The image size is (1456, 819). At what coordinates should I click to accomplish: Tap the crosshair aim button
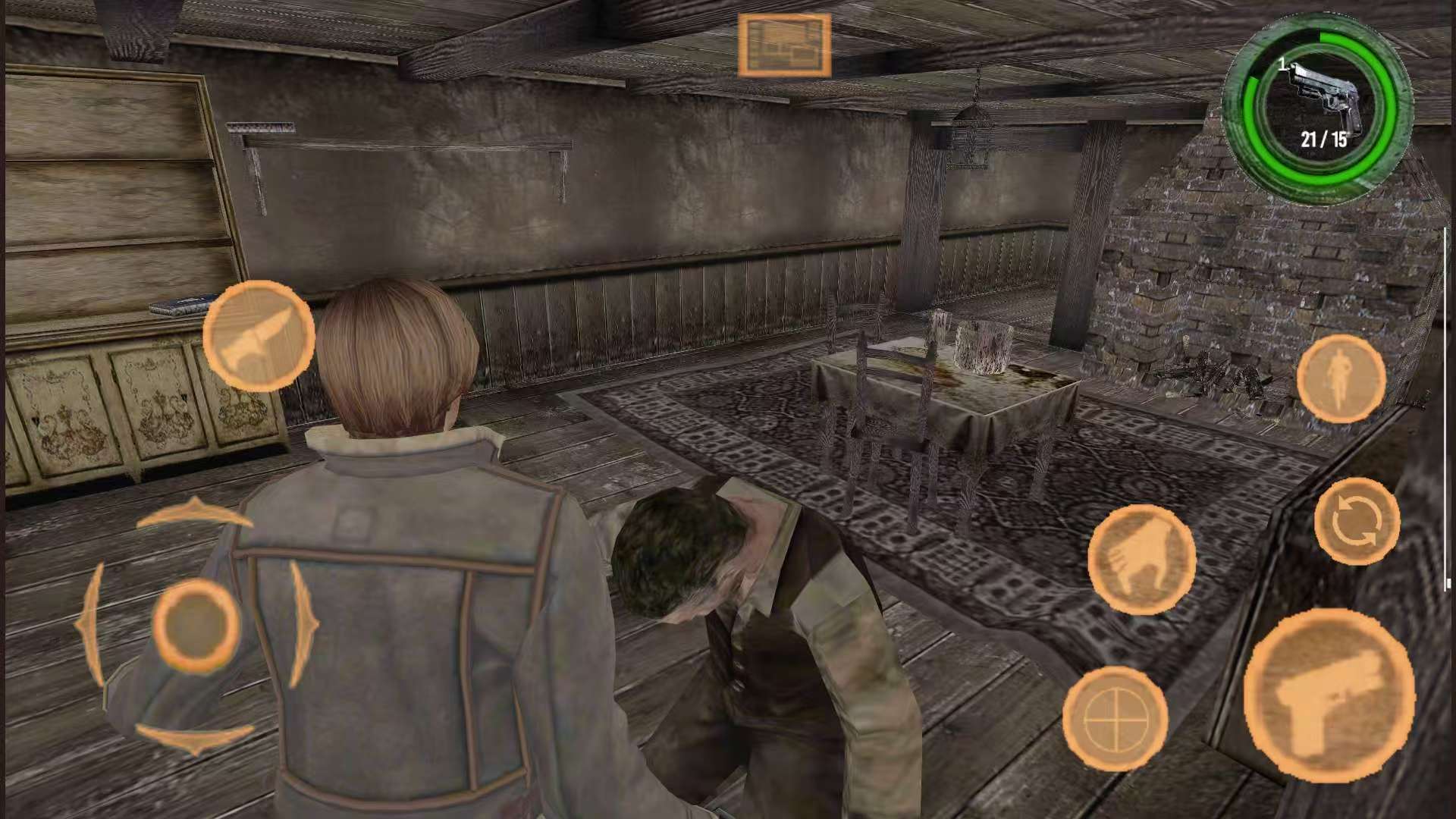(x=1115, y=718)
